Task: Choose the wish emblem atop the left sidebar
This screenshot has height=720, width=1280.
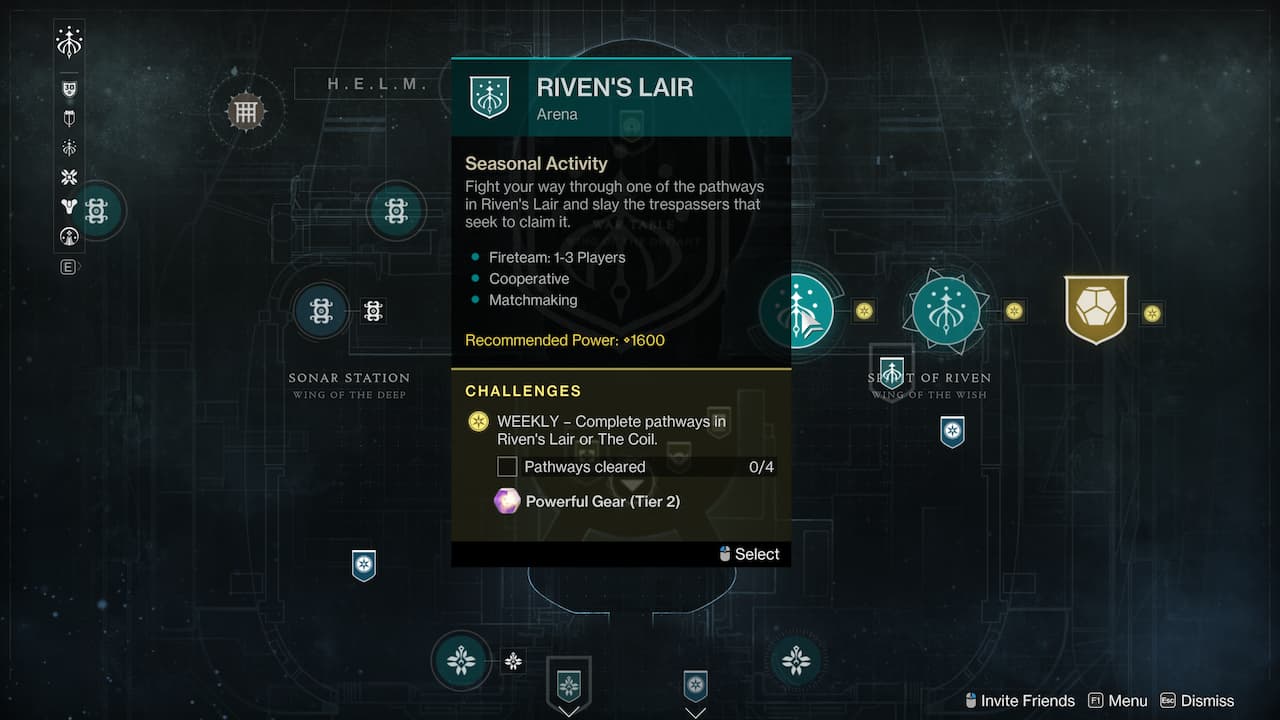Action: click(69, 42)
